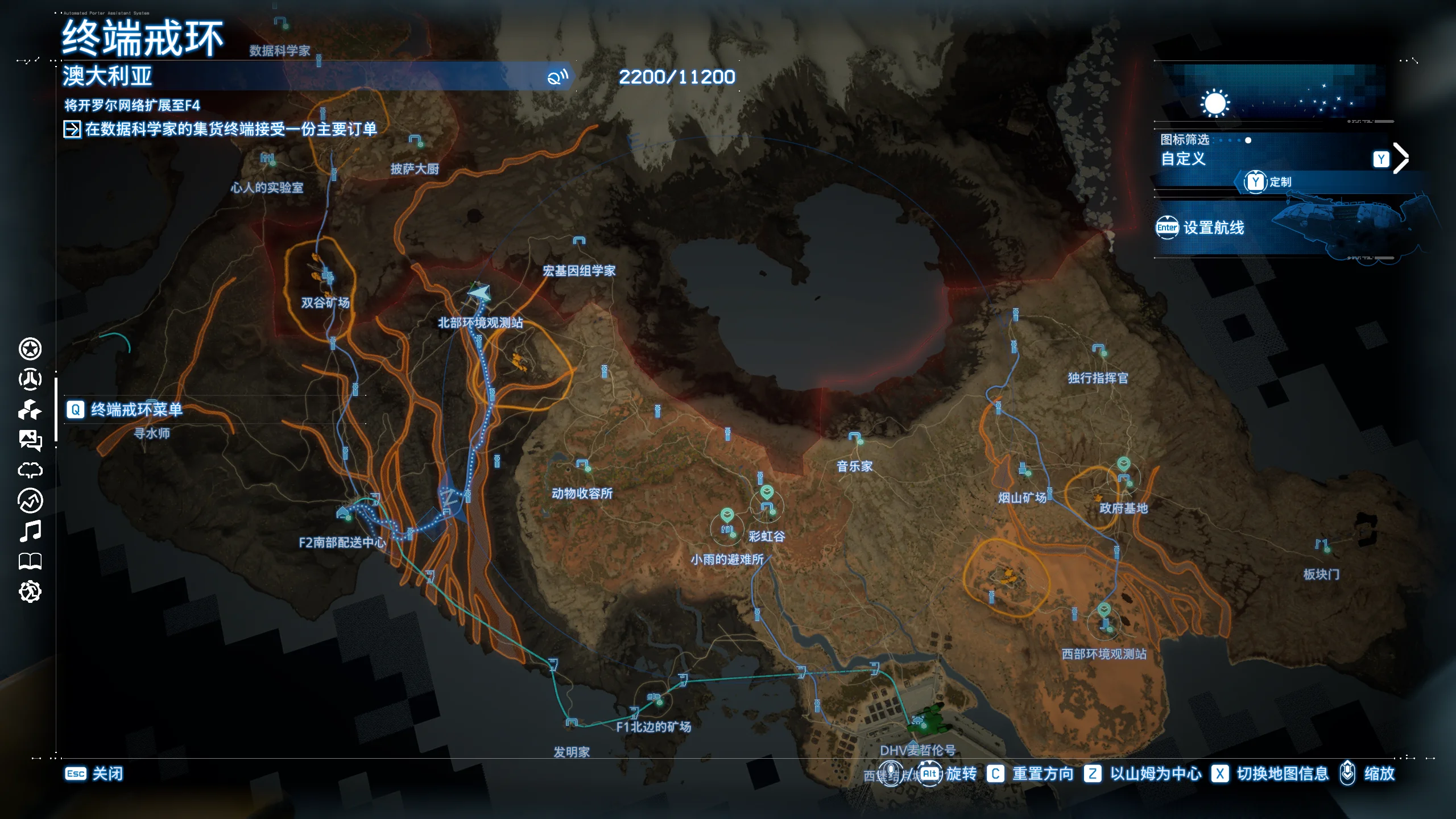Open the 终端戒环菜单 menu
The height and width of the screenshot is (819, 1456).
click(125, 409)
